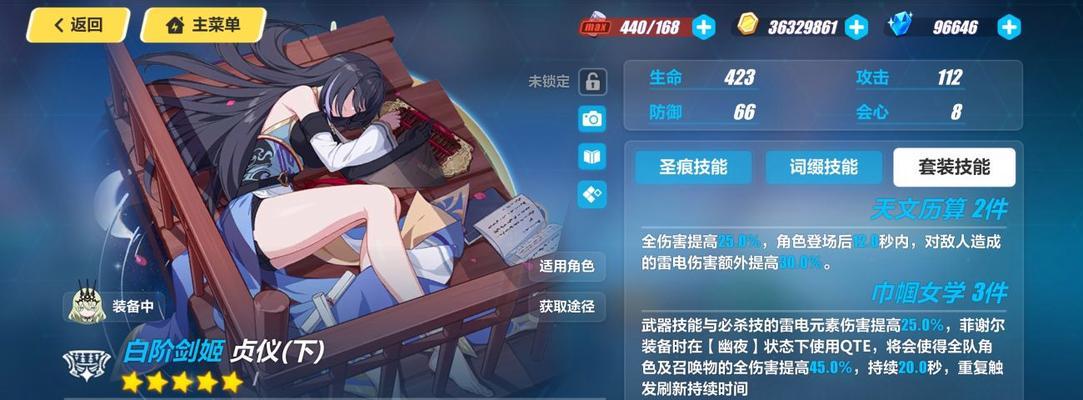Open the 主菜单 main menu

[203, 25]
